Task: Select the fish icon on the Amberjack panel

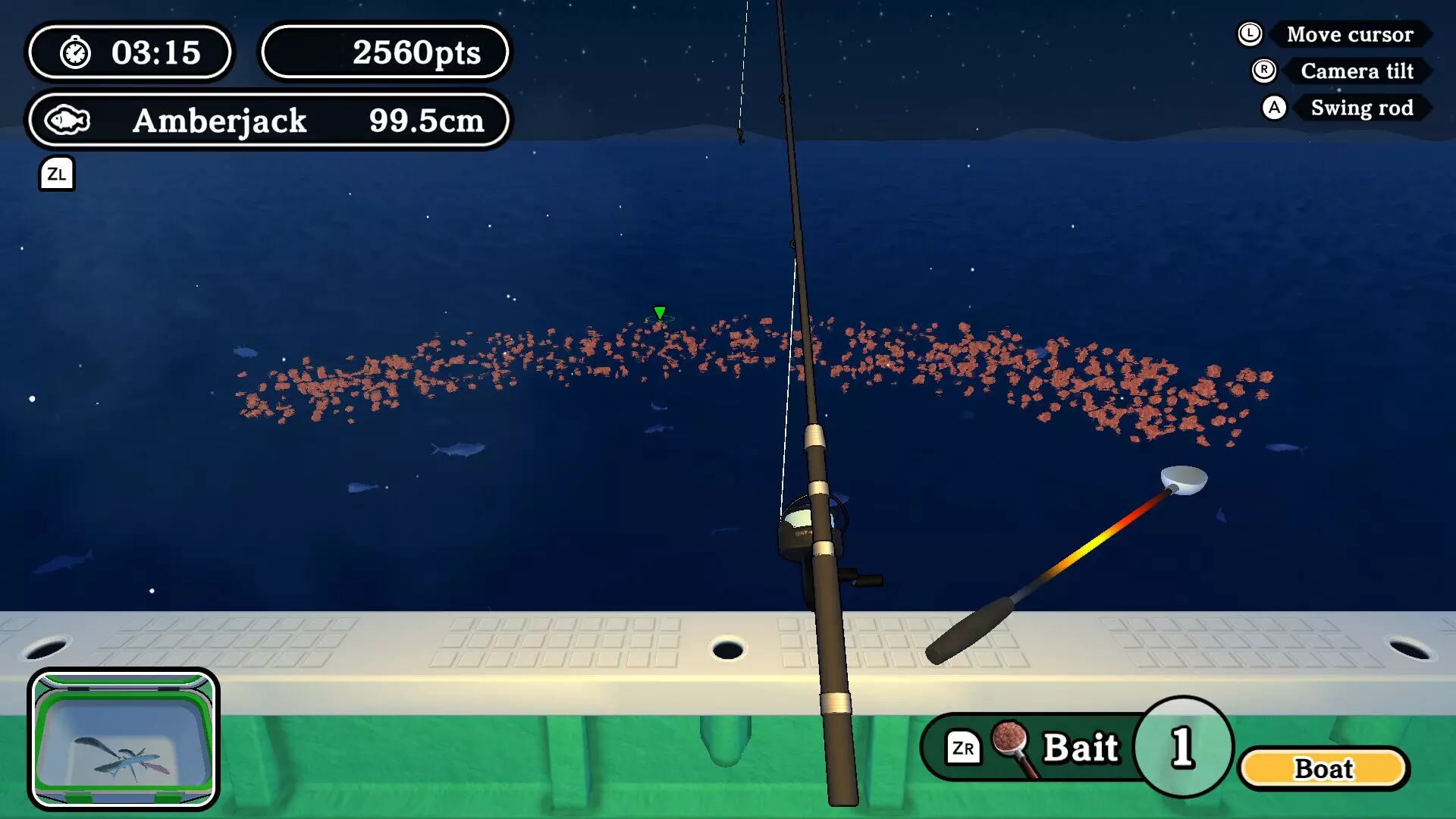Action: (67, 120)
